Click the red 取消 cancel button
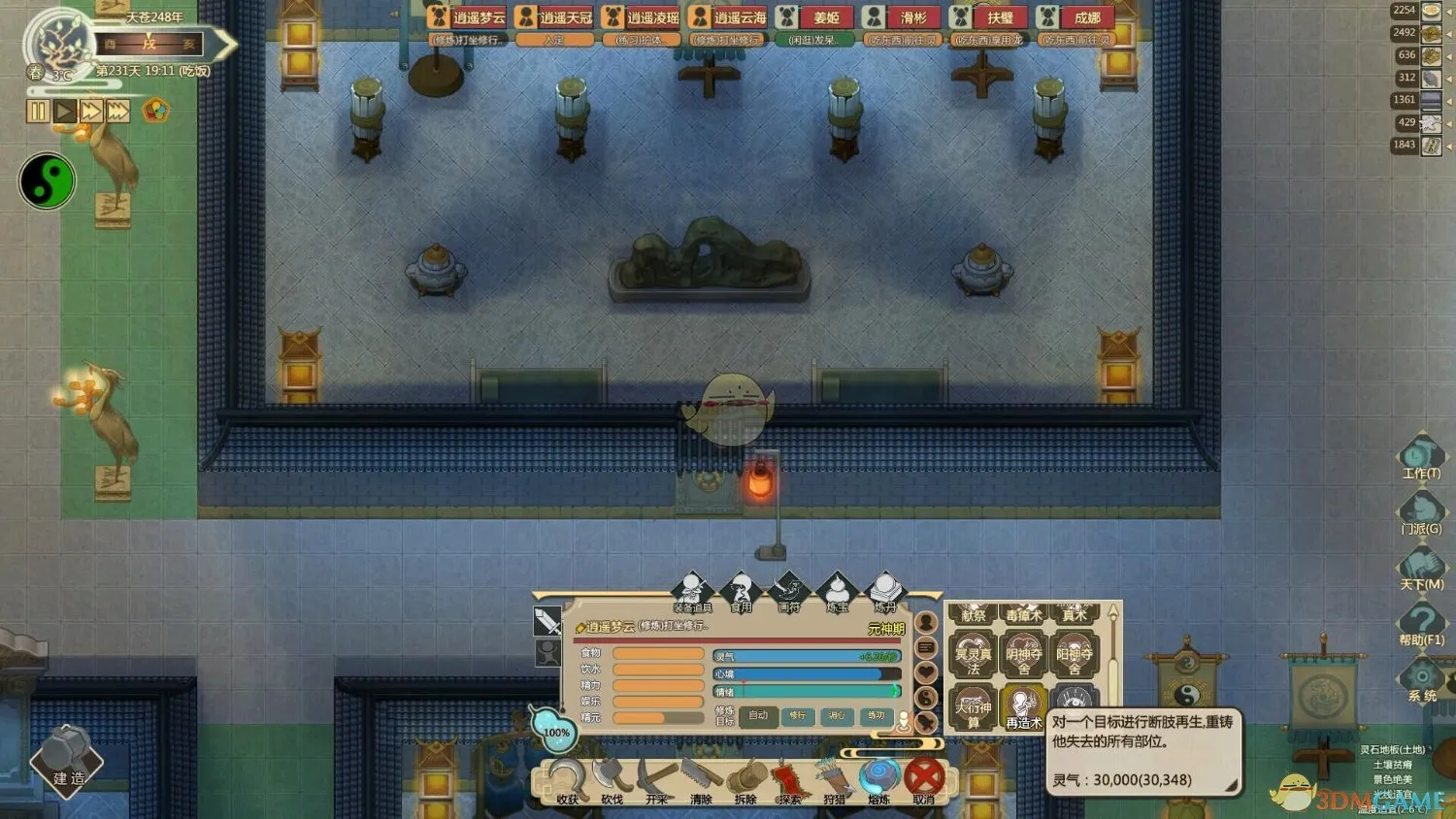This screenshot has width=1456, height=819. 924,777
